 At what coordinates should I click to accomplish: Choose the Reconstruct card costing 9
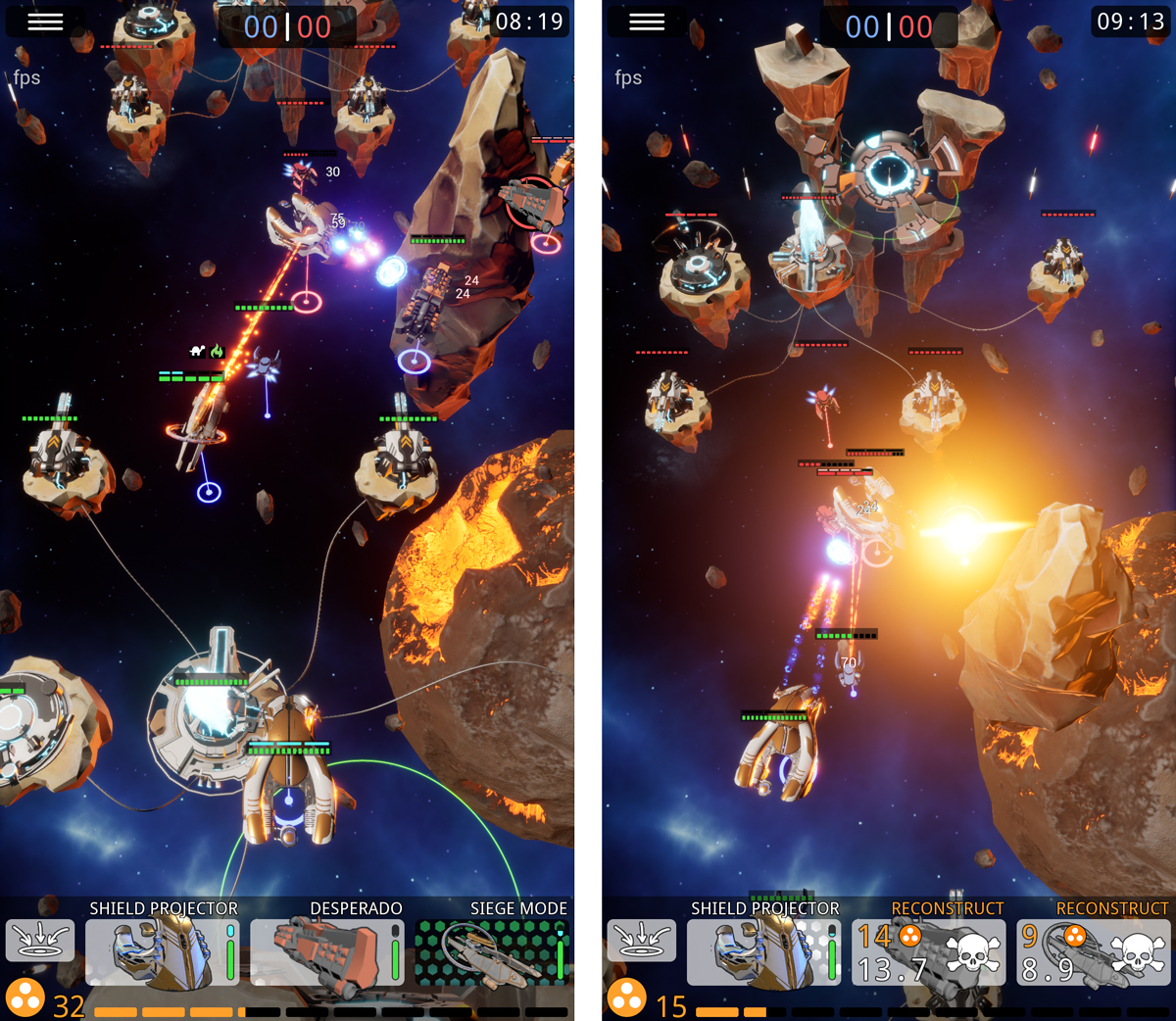click(x=1093, y=951)
